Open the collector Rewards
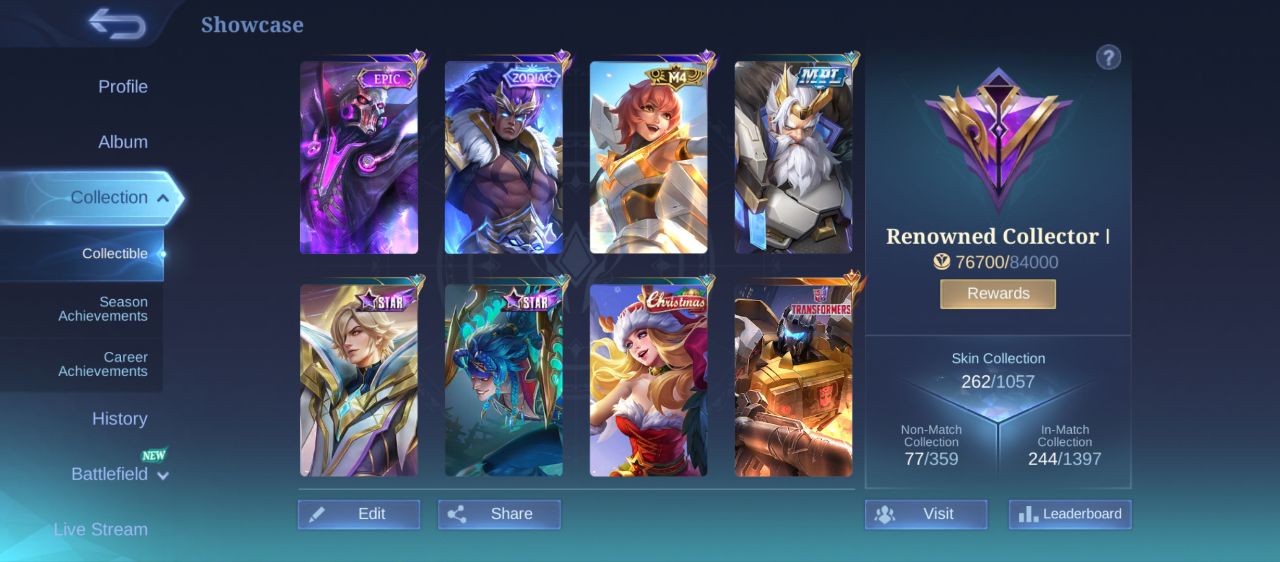 pyautogui.click(x=998, y=294)
